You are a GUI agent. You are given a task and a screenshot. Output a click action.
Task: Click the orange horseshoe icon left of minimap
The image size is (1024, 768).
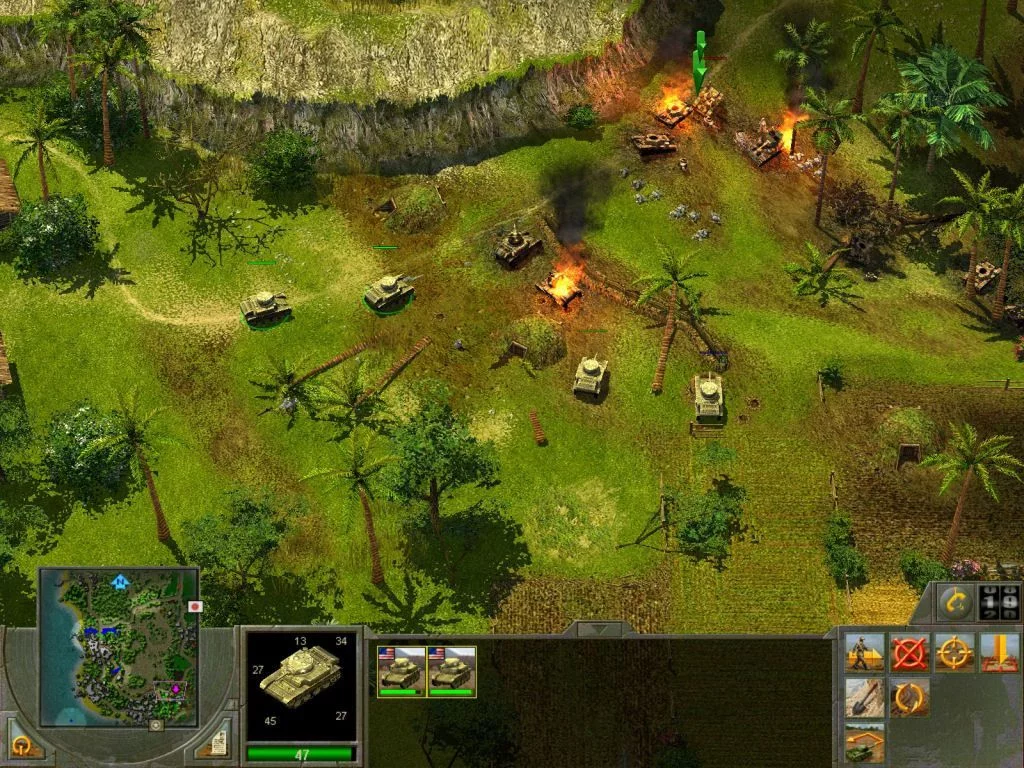tap(22, 744)
